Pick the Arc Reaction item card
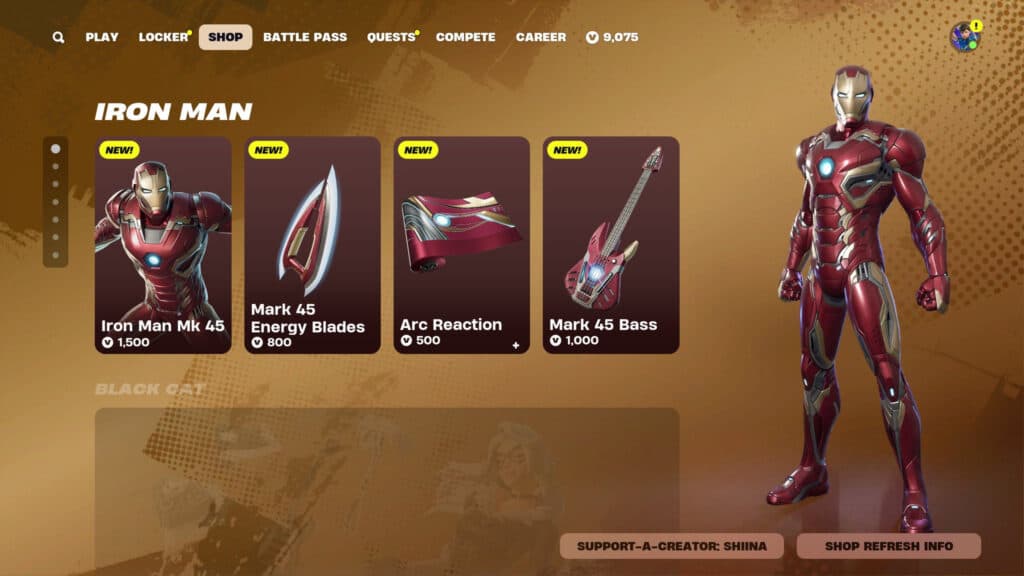This screenshot has width=1024, height=576. tap(461, 245)
